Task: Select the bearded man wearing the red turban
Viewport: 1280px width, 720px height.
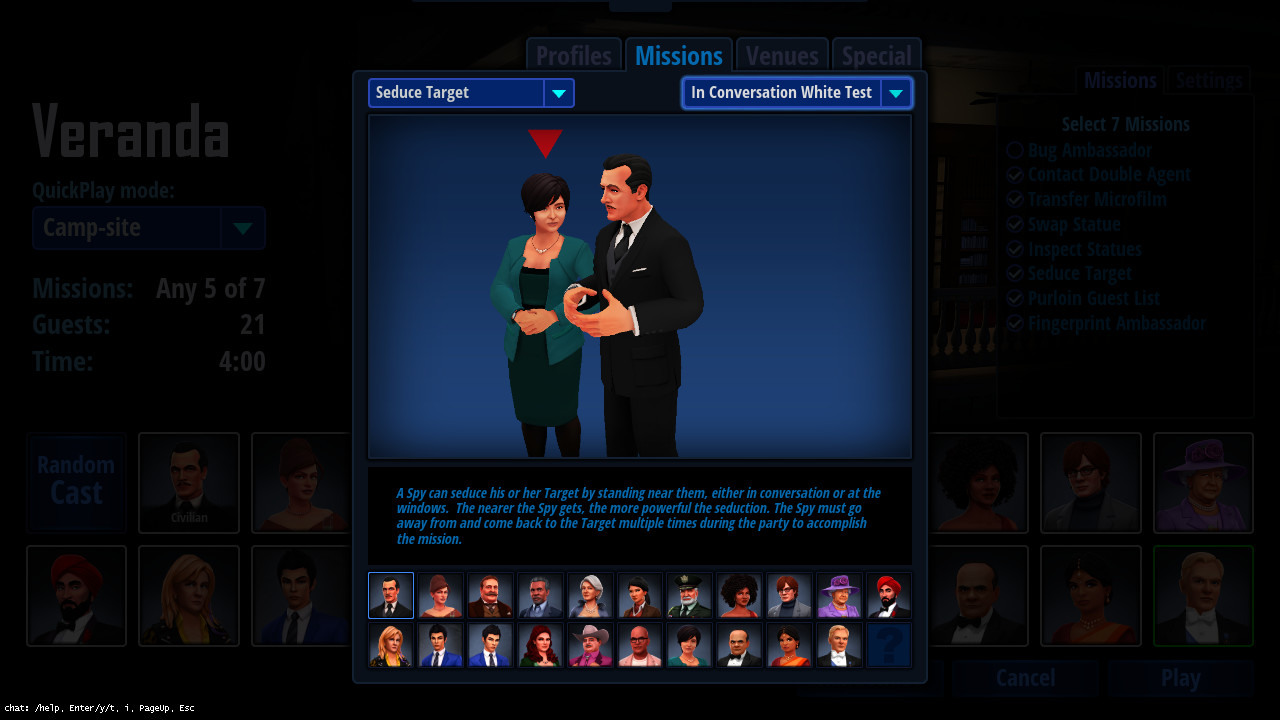Action: (888, 595)
